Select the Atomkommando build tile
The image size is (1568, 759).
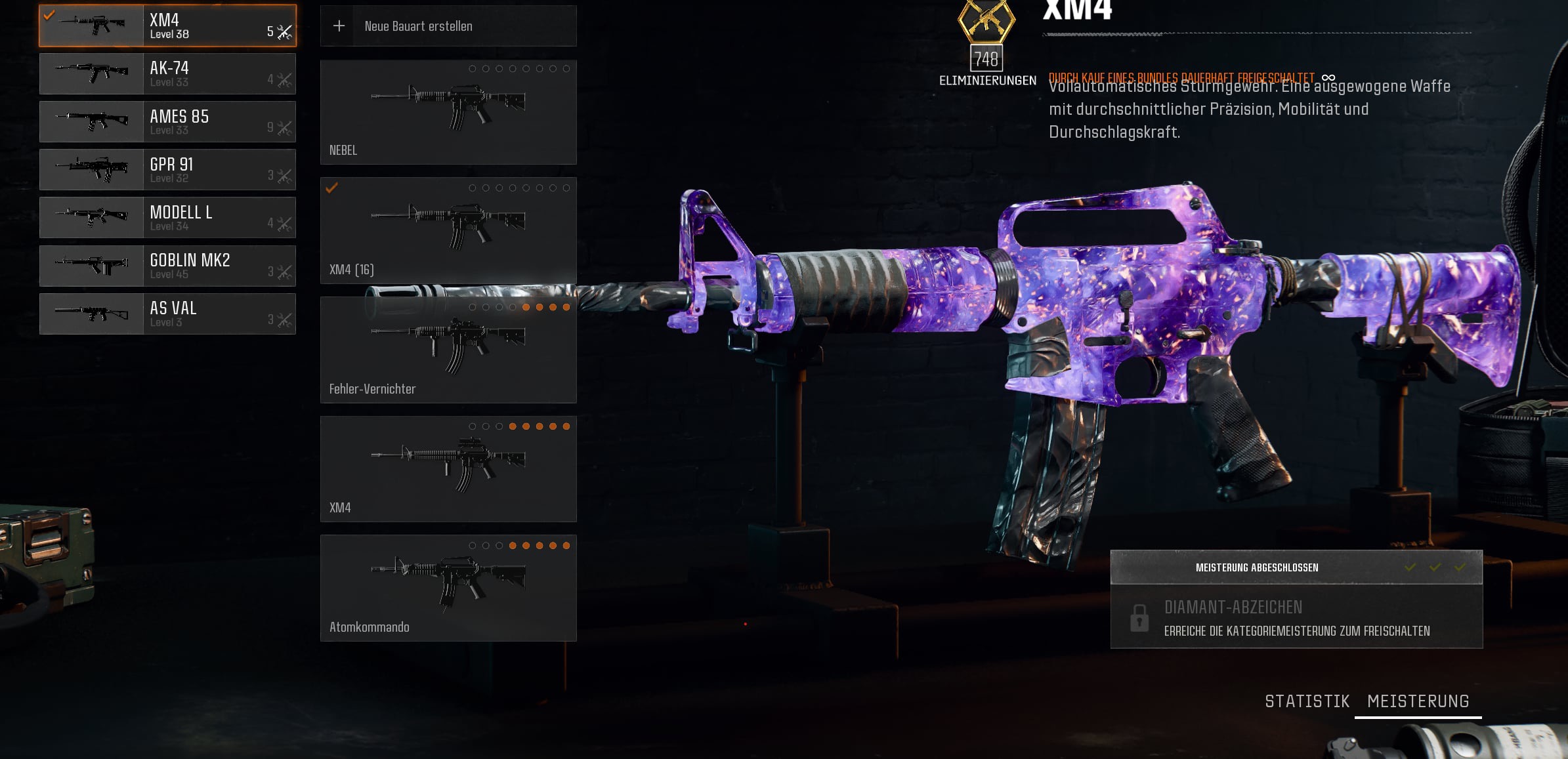coord(448,588)
